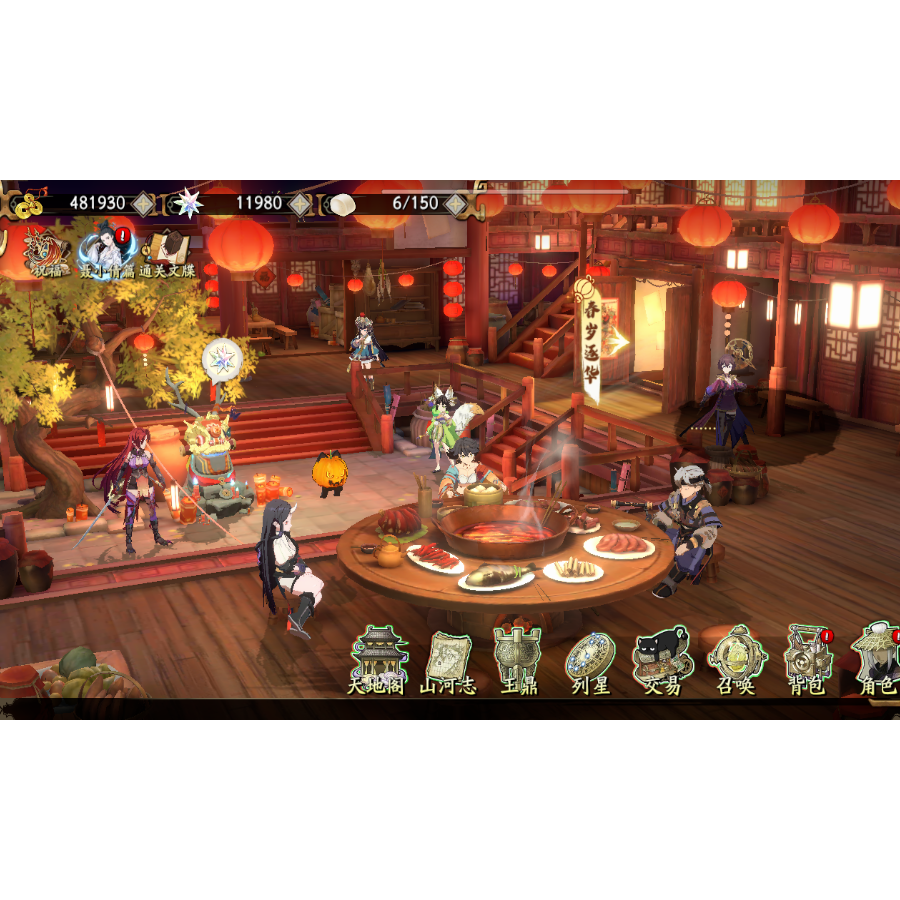Collect the star crystal speech bubble
The width and height of the screenshot is (900, 900).
[x=221, y=359]
